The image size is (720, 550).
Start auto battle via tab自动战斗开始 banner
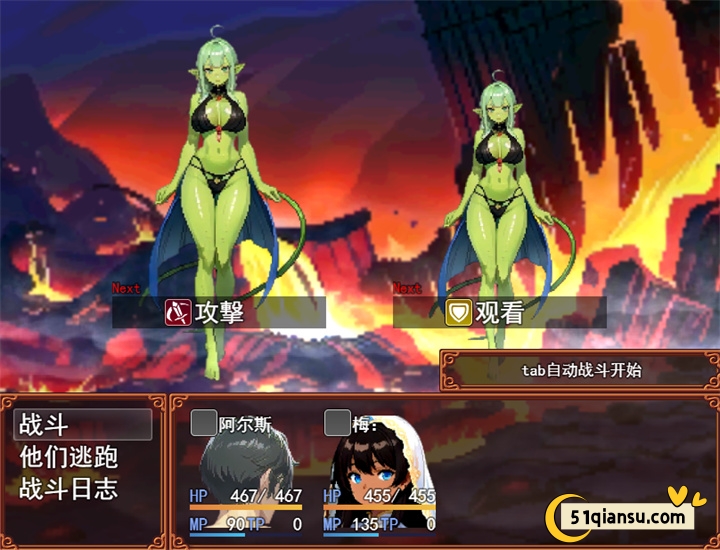[581, 370]
